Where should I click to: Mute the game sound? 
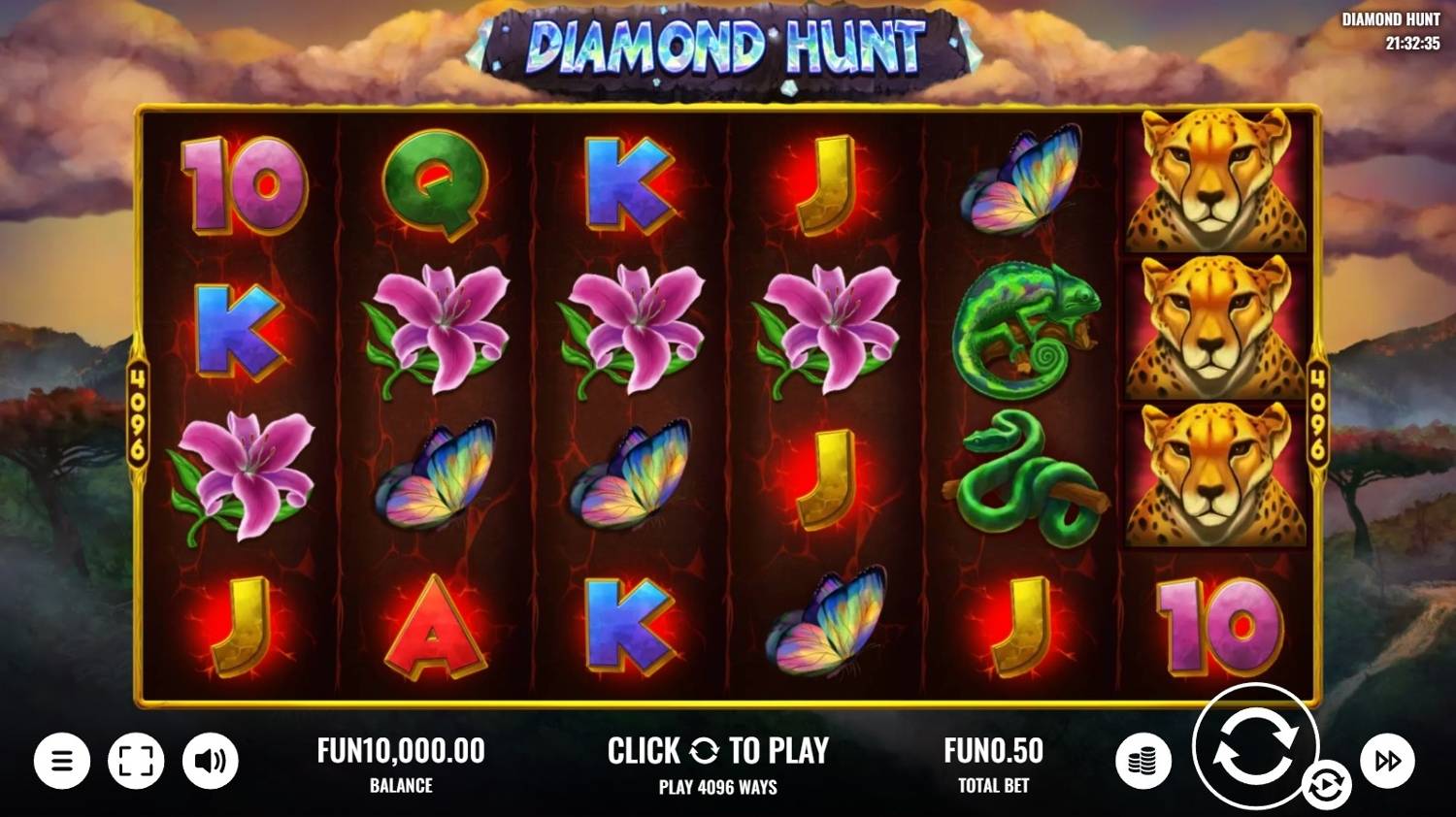[x=210, y=760]
